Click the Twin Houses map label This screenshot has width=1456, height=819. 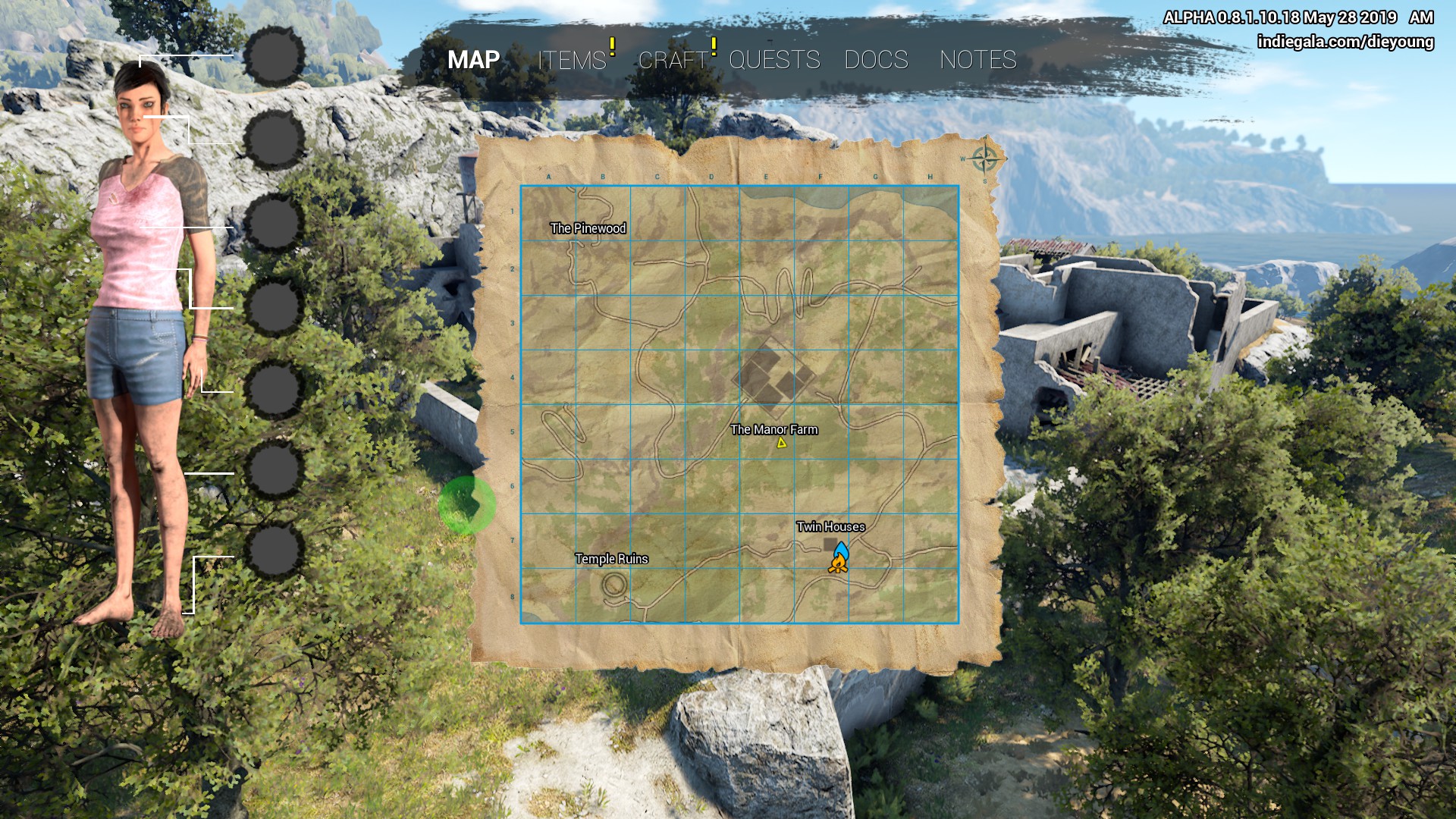click(x=830, y=526)
